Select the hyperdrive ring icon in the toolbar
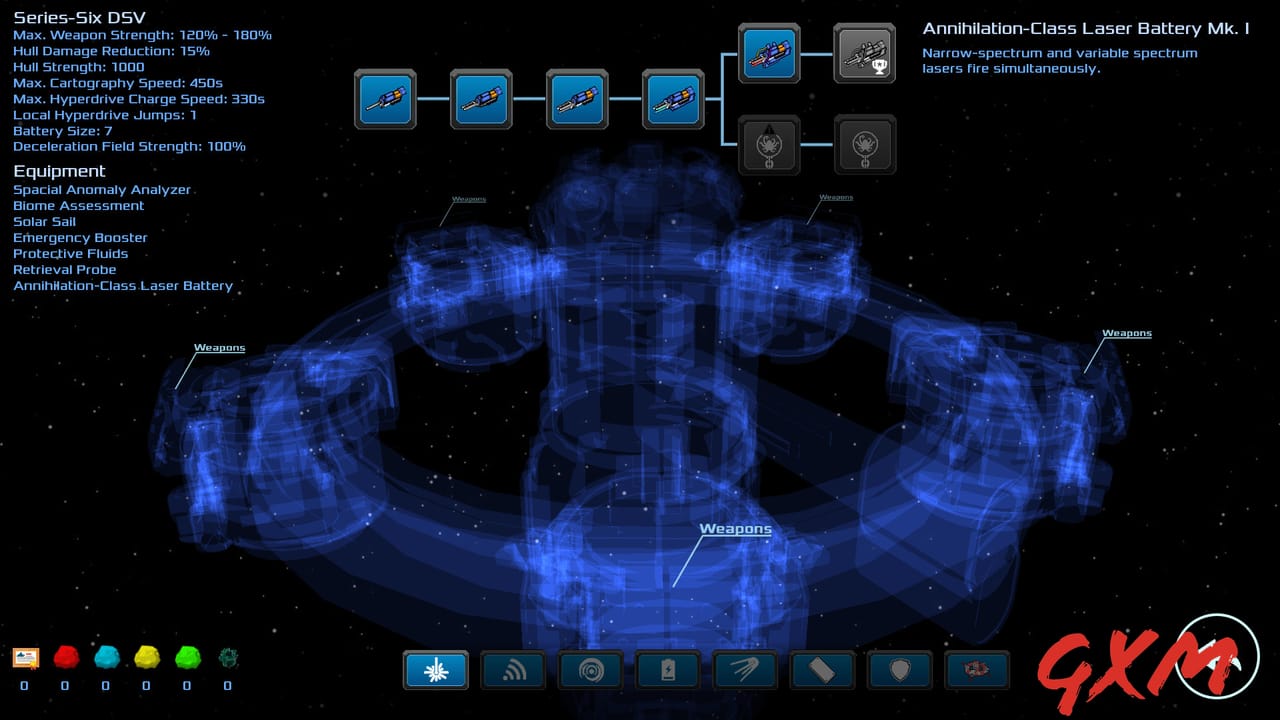Screen dimensions: 1280x720 (x=591, y=670)
